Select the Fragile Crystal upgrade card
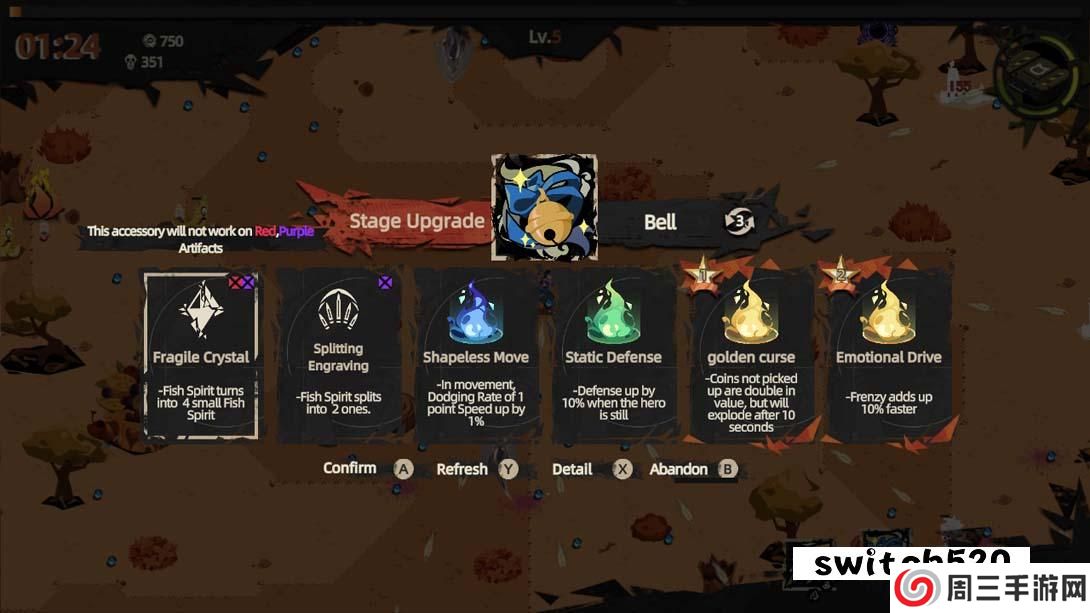Screen dimensions: 1090x613 [201, 355]
